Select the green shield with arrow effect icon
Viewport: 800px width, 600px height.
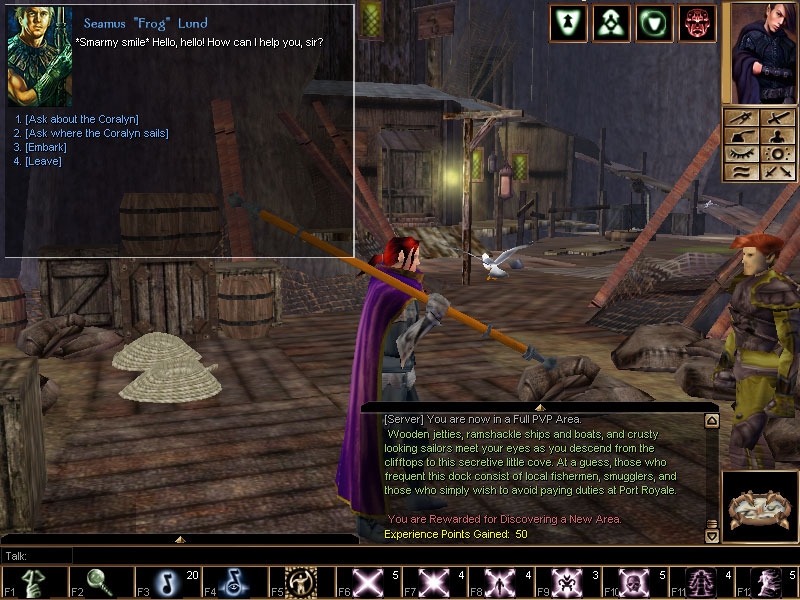click(x=568, y=24)
